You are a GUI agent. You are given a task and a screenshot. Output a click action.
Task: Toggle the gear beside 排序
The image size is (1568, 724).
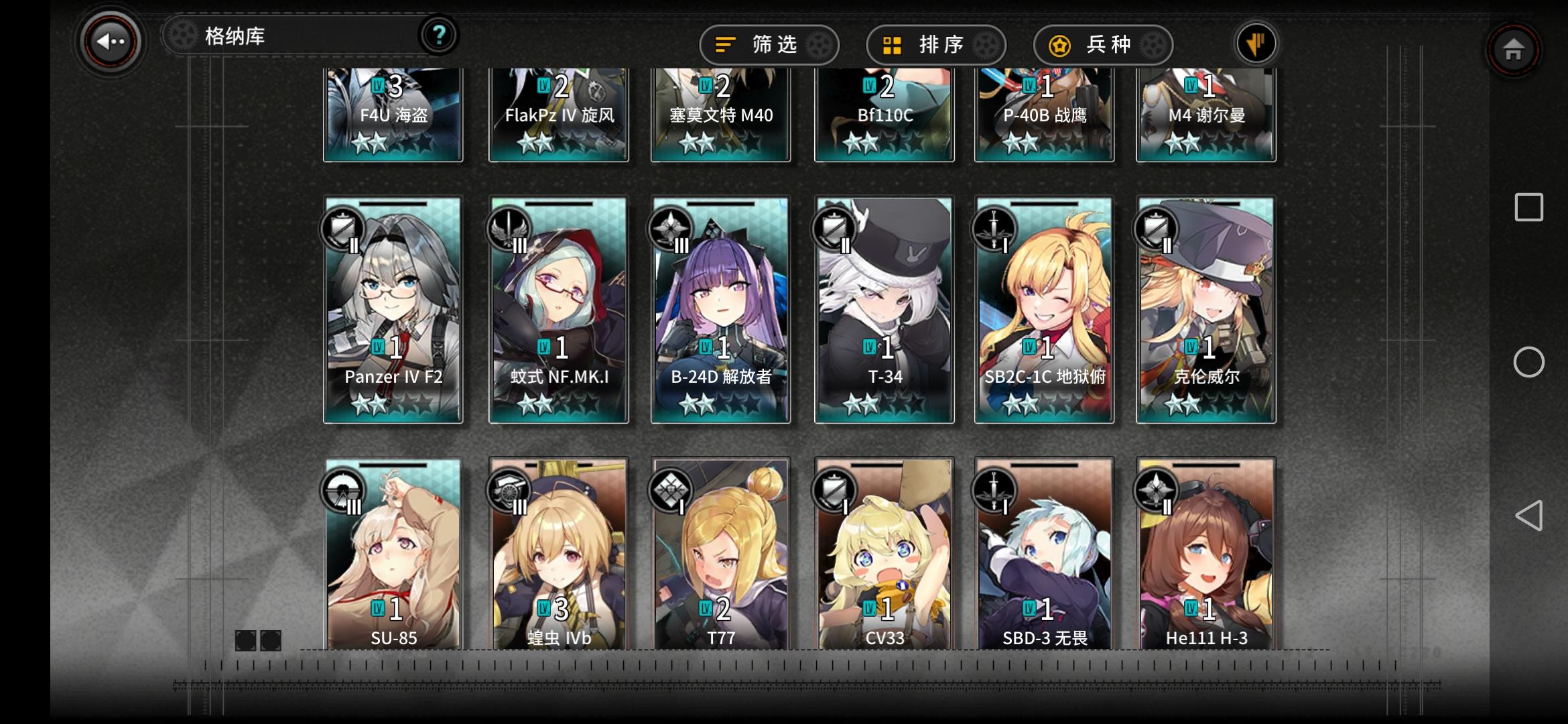point(984,44)
